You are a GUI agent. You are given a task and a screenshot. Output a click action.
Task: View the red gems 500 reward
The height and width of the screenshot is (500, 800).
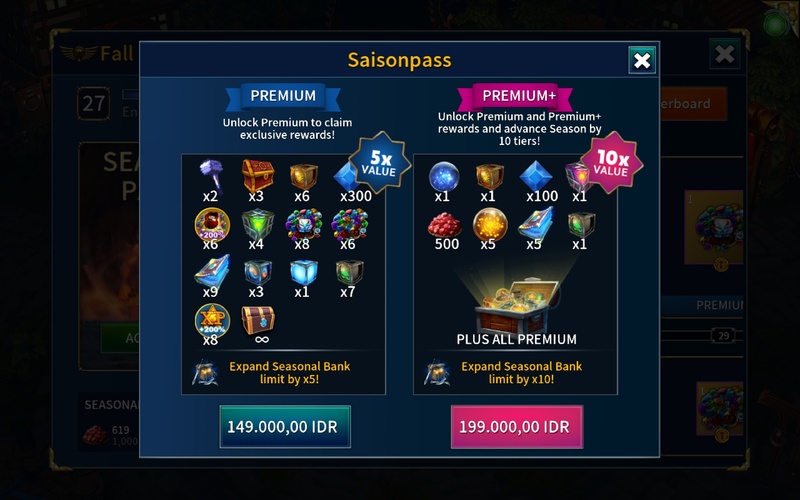click(443, 225)
